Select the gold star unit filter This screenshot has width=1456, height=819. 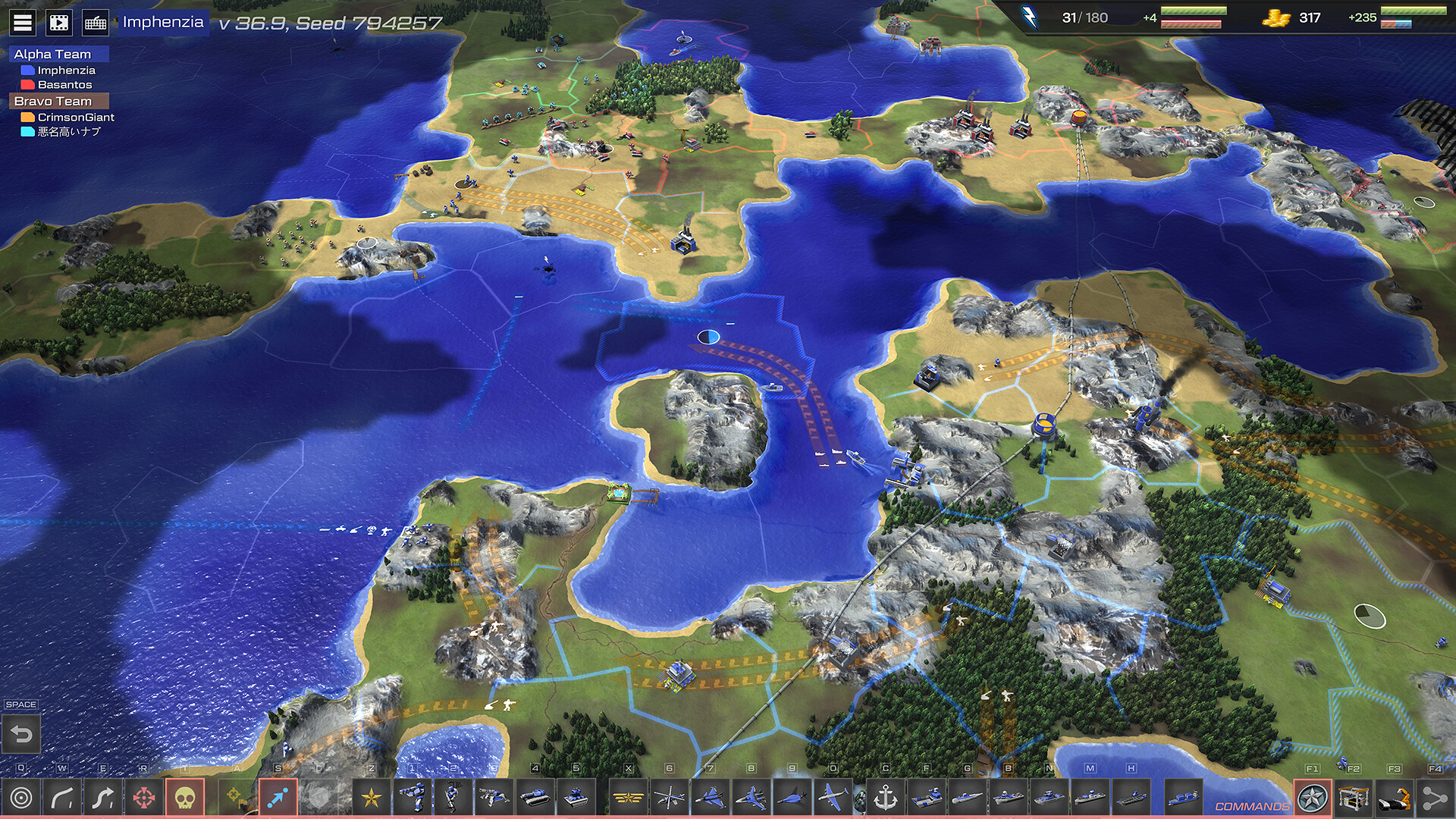[372, 798]
